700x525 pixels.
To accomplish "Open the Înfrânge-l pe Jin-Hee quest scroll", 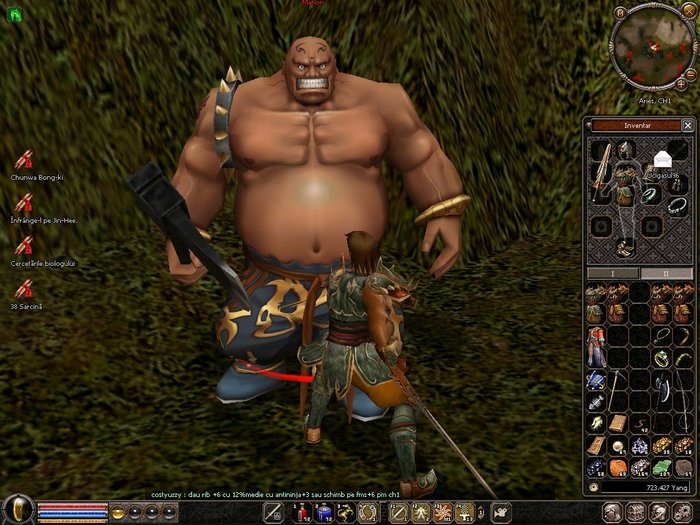I will (24, 202).
